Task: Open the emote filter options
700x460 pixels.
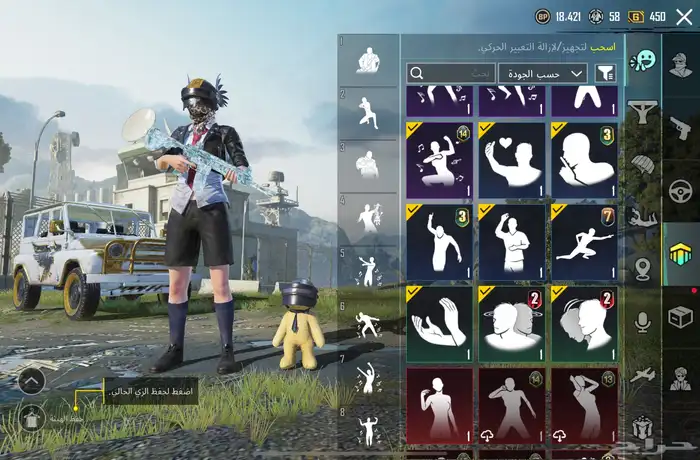Action: [605, 73]
